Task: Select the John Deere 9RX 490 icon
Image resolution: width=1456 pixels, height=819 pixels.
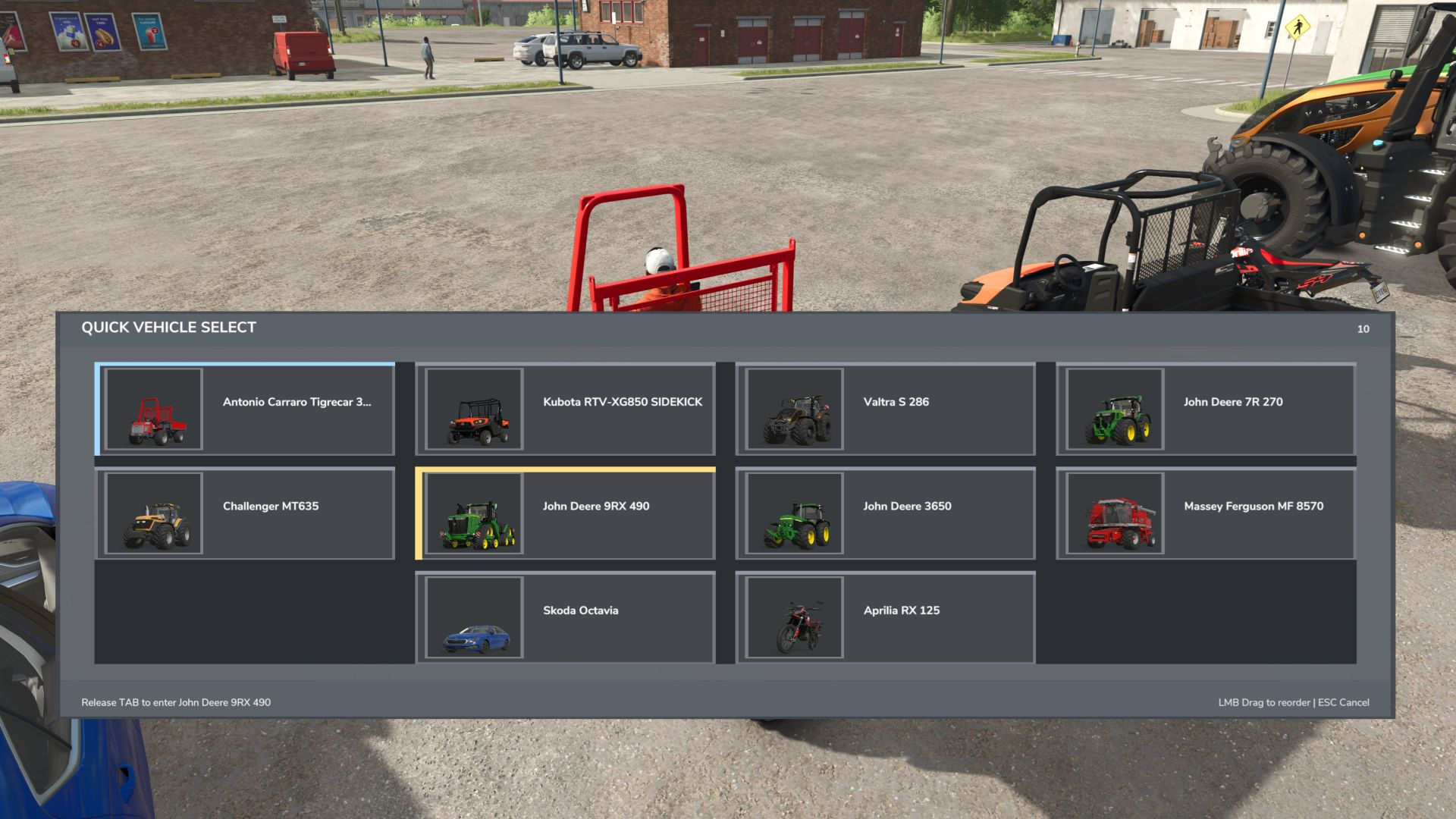Action: click(x=474, y=513)
